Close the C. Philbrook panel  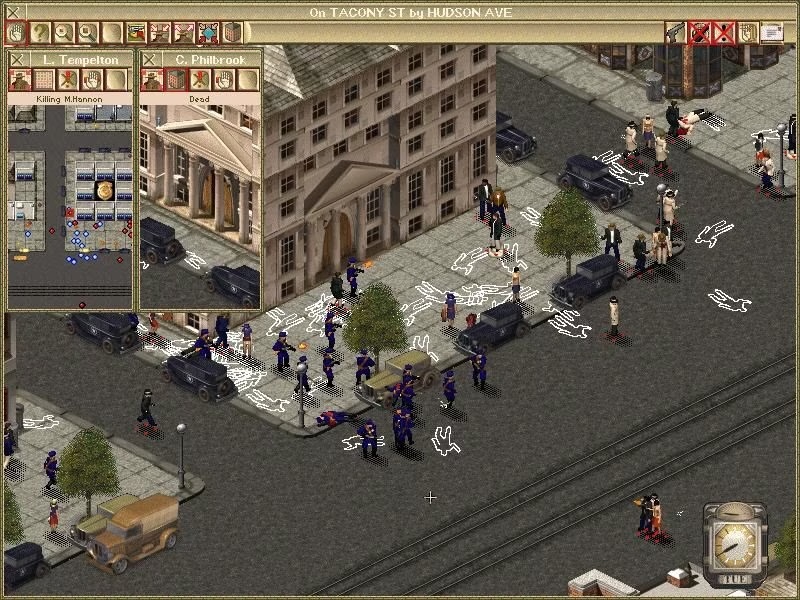pyautogui.click(x=151, y=60)
